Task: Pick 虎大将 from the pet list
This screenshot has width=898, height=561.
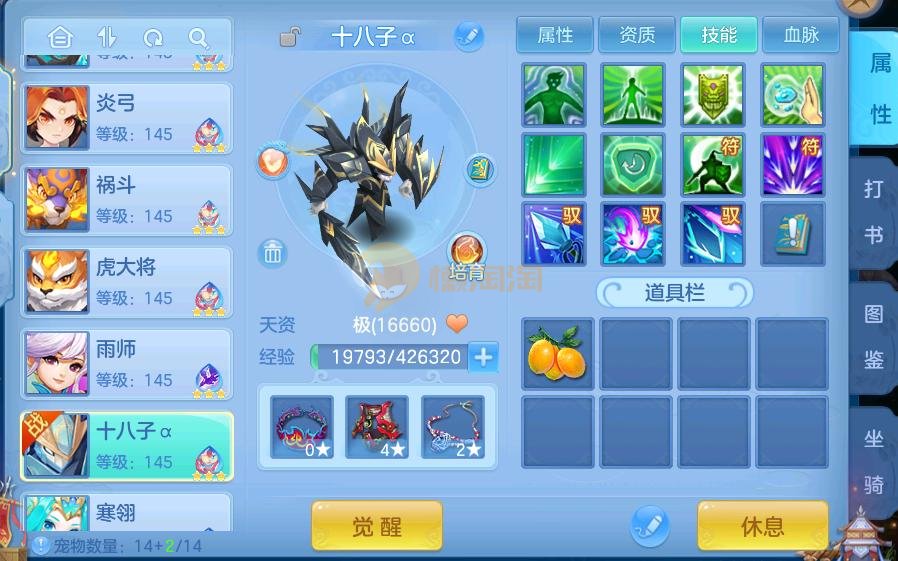Action: coord(127,282)
